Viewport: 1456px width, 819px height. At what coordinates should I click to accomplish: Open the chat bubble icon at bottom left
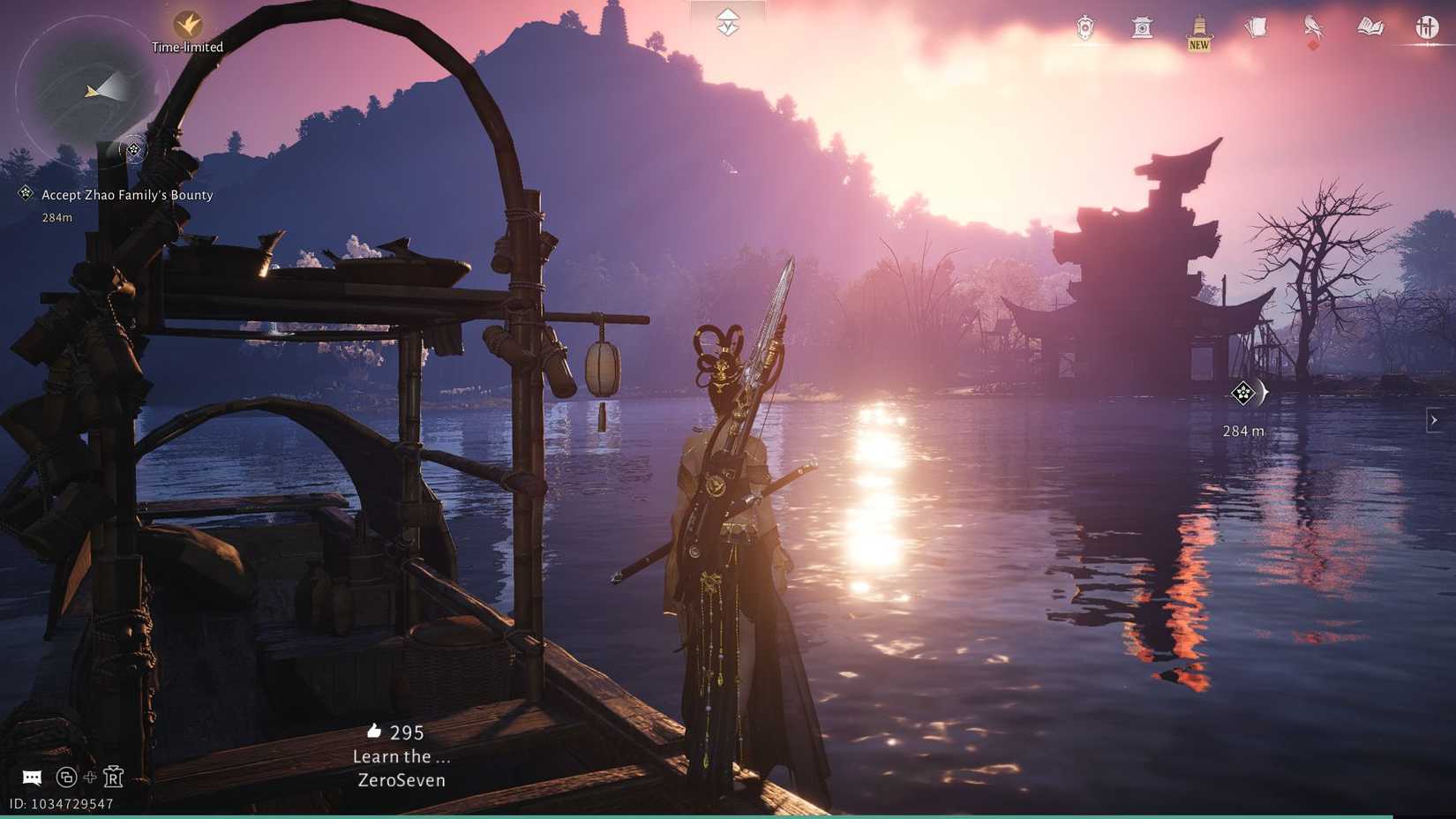pyautogui.click(x=32, y=778)
